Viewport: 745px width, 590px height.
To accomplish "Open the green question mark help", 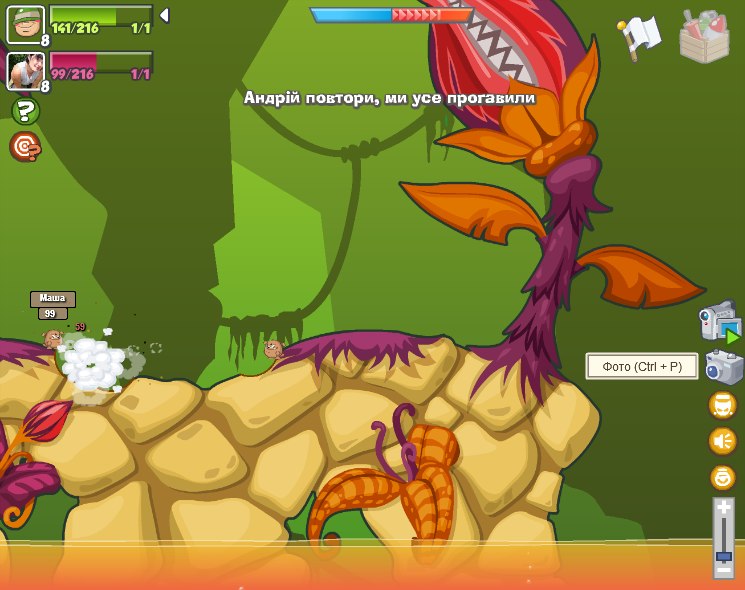I will 25,111.
